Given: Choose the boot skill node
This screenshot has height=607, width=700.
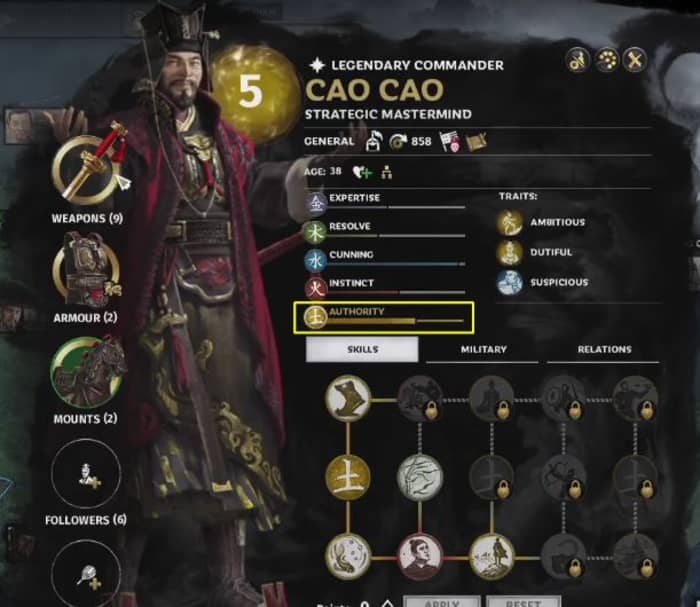Looking at the screenshot, I should click(348, 399).
